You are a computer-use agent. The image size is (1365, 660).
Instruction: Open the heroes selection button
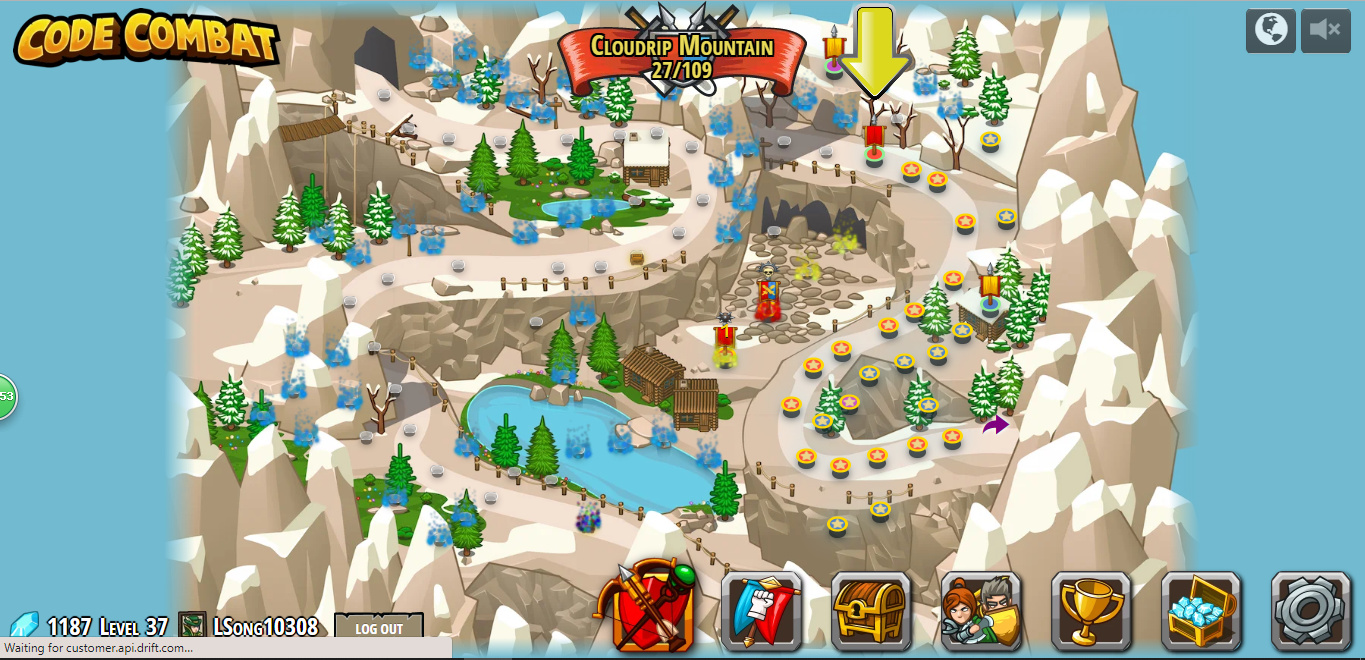pos(981,610)
